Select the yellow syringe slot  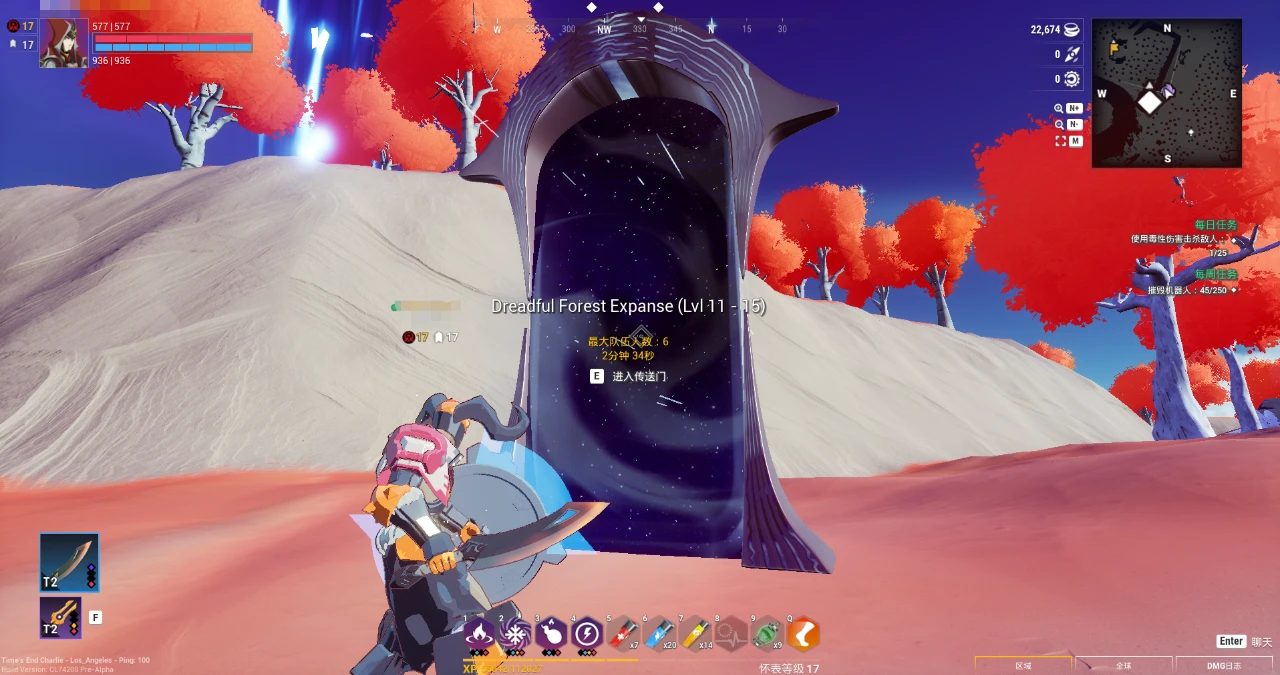click(695, 633)
